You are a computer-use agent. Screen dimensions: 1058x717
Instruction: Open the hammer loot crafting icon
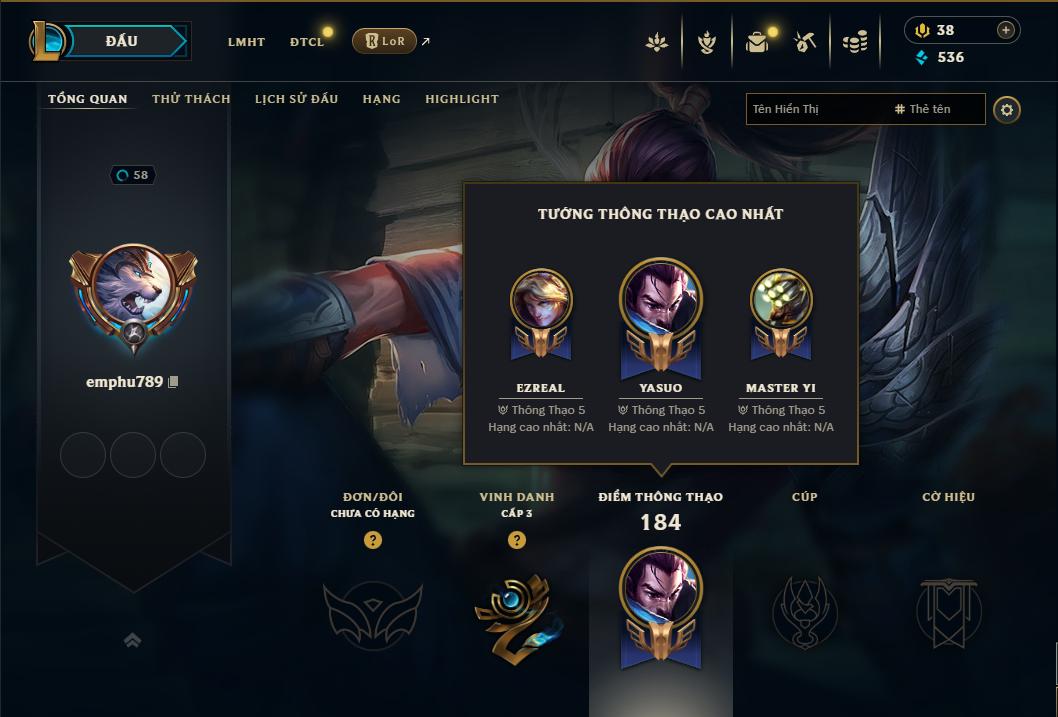pos(805,42)
